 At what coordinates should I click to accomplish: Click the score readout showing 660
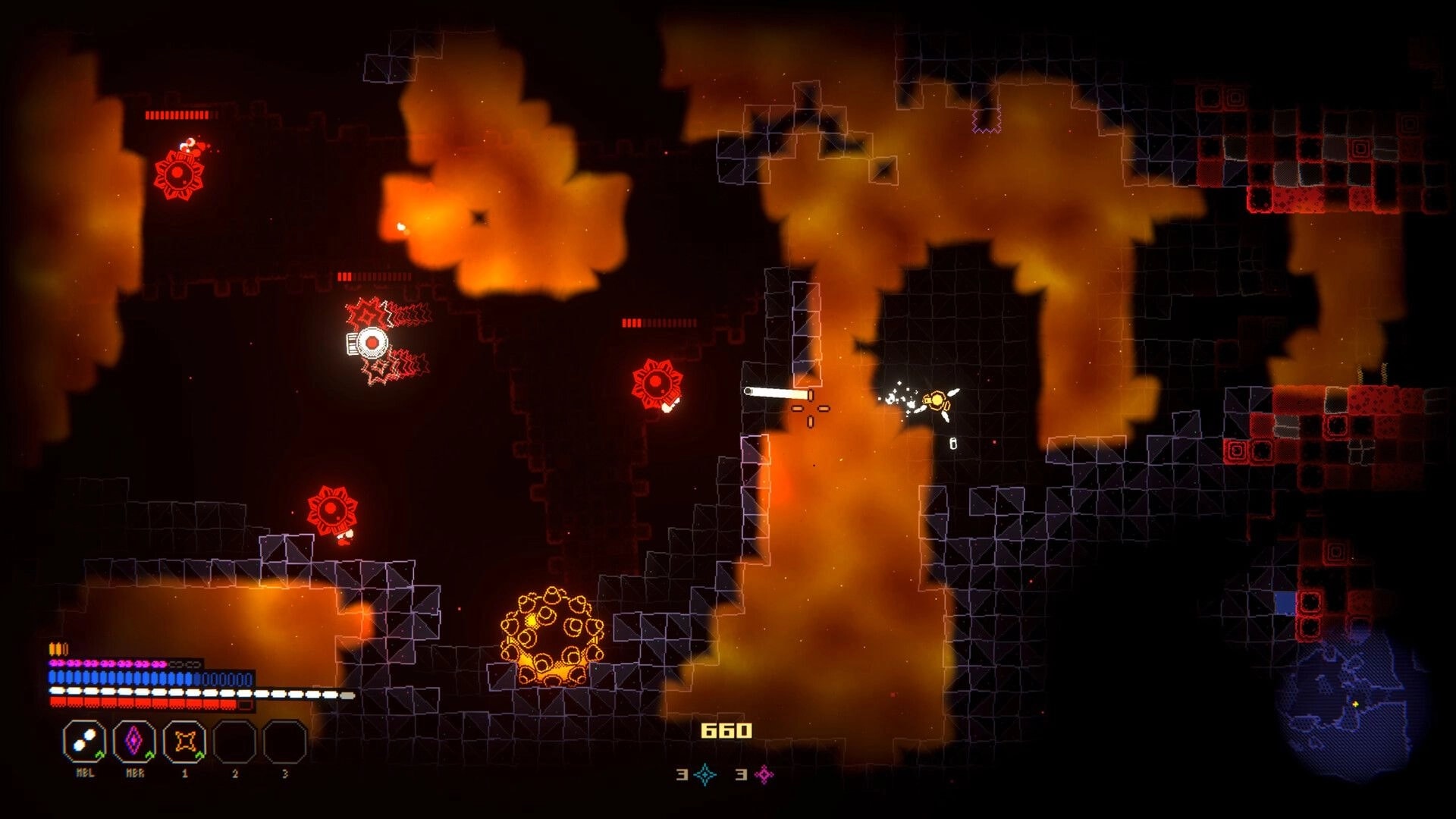point(726,730)
